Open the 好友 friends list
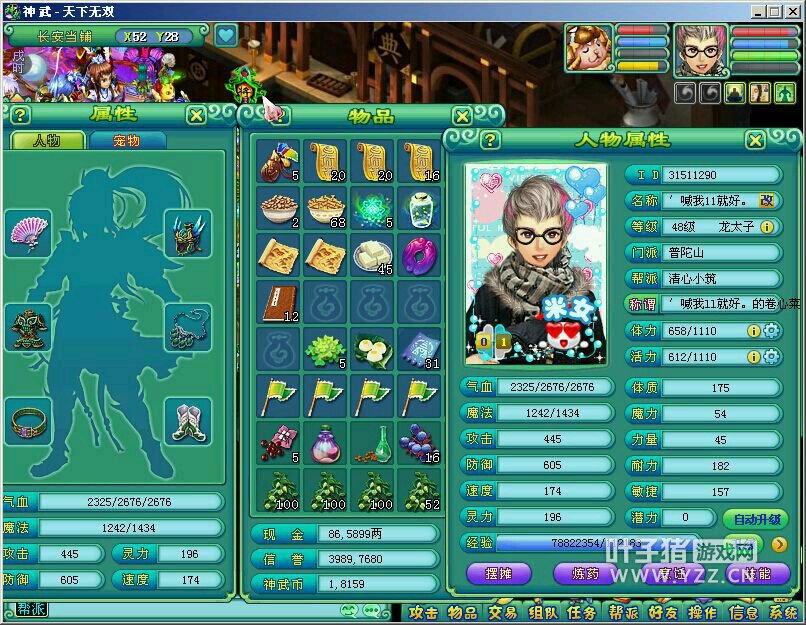This screenshot has height=625, width=806. pos(662,612)
